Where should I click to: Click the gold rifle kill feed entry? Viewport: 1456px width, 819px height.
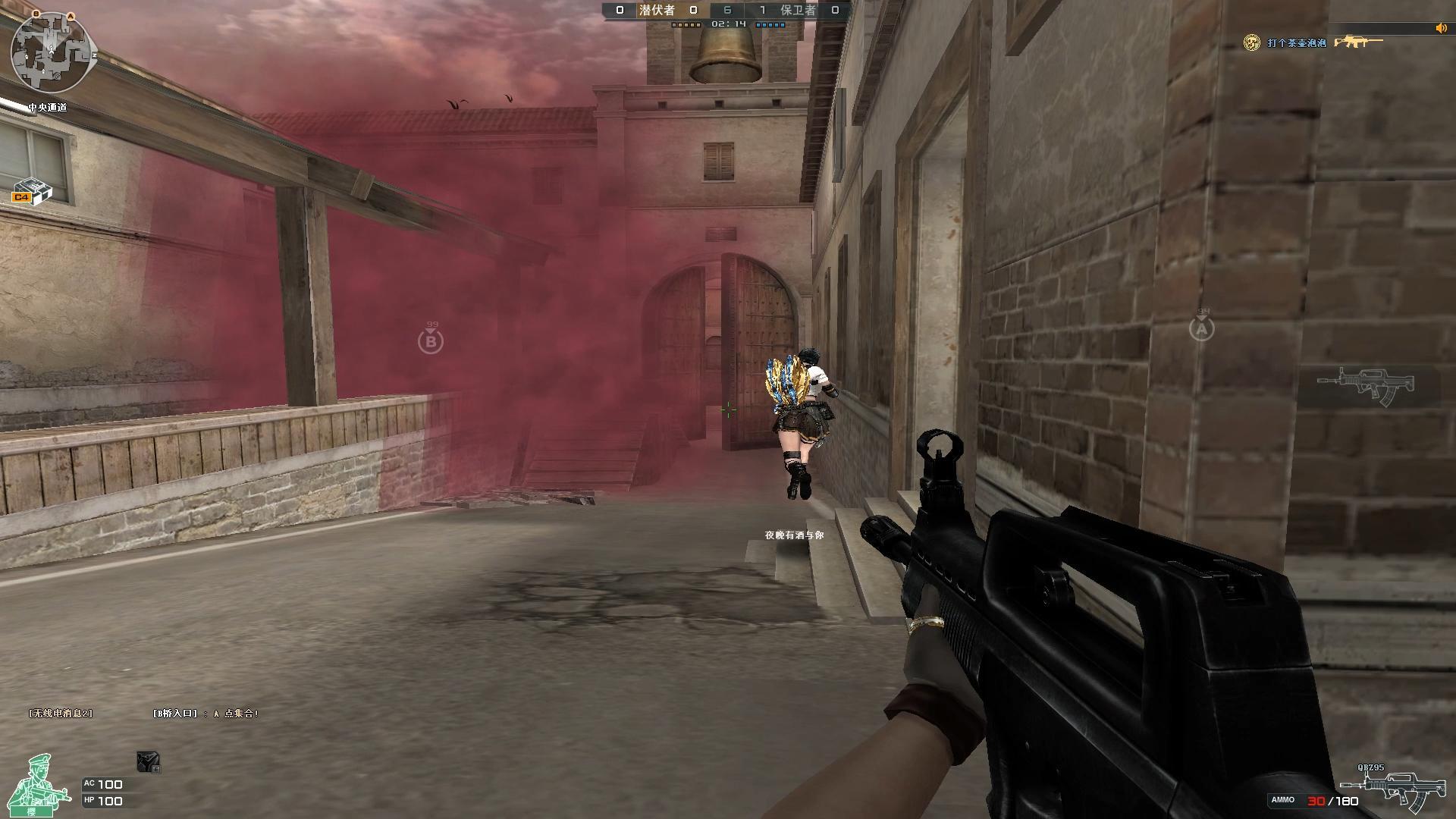(x=1357, y=42)
